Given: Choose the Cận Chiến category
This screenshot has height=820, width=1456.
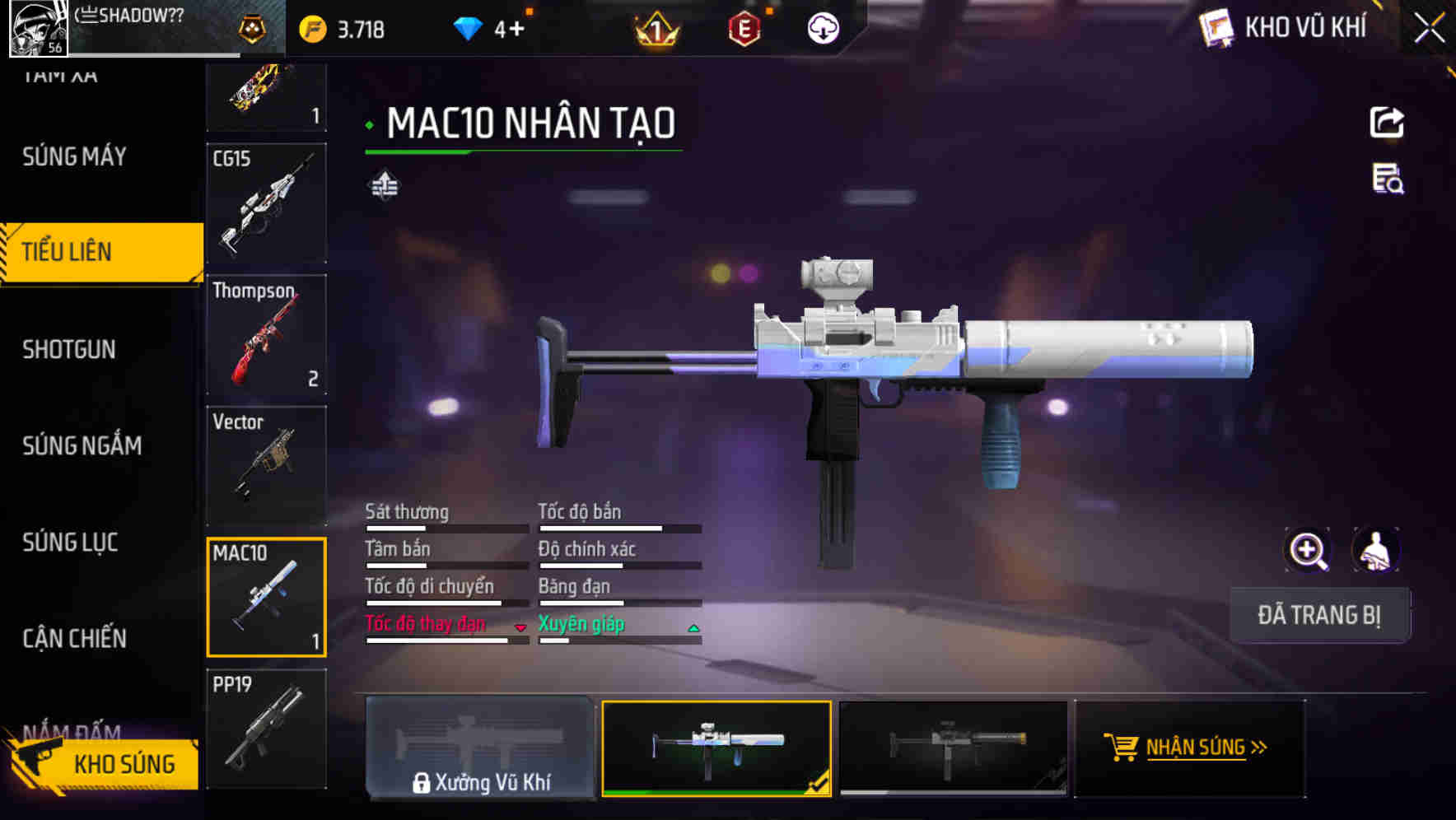Looking at the screenshot, I should pos(74,638).
